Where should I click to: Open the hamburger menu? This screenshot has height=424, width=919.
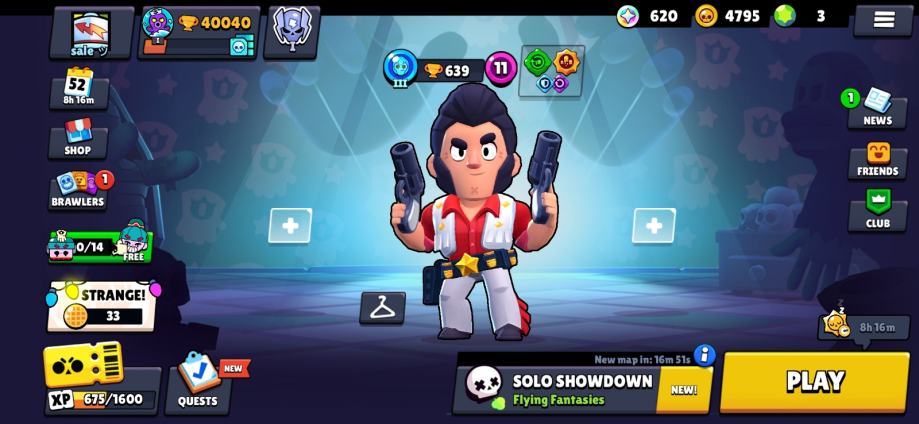point(883,19)
